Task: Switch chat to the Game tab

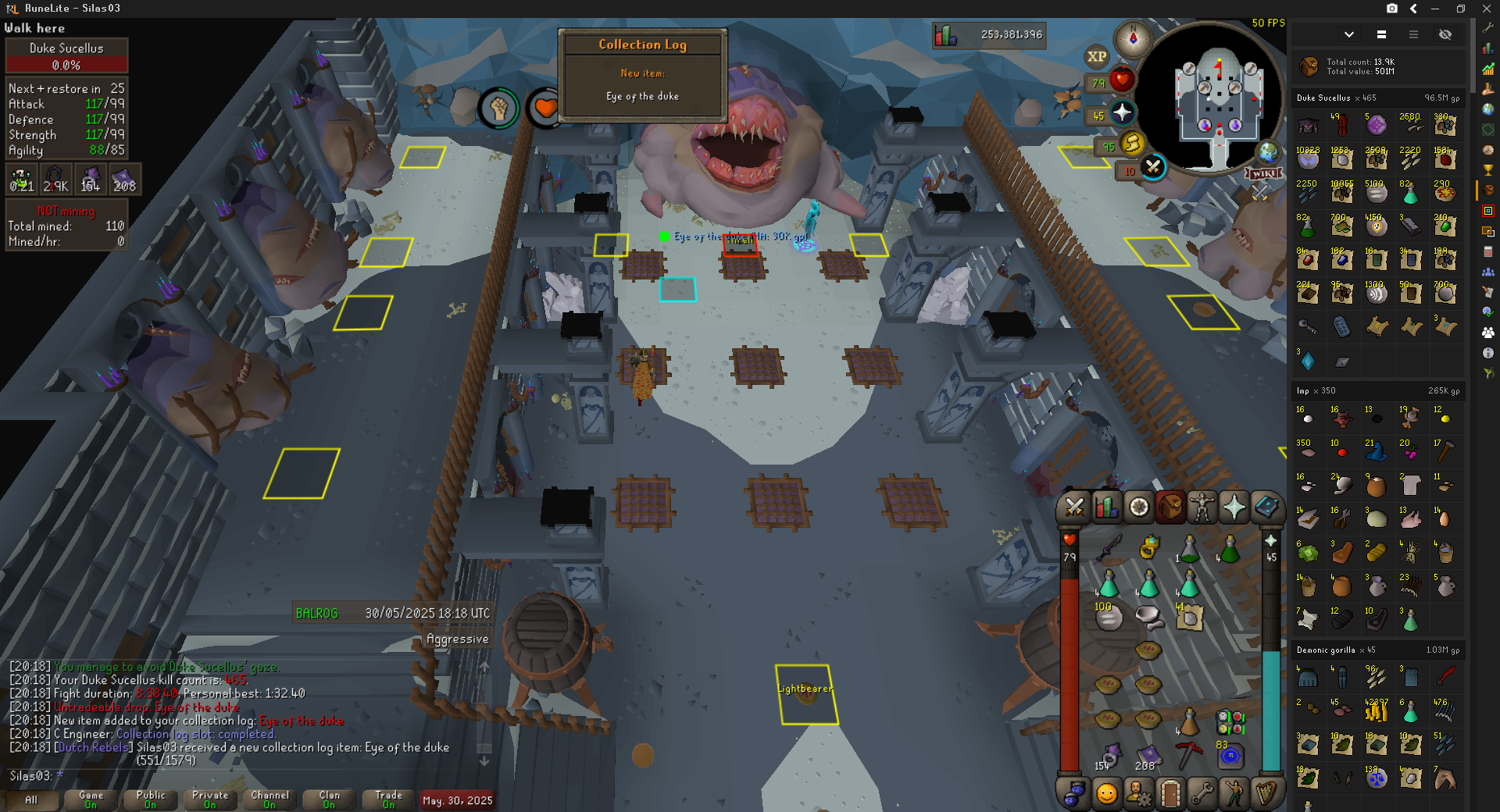Action: tap(91, 800)
